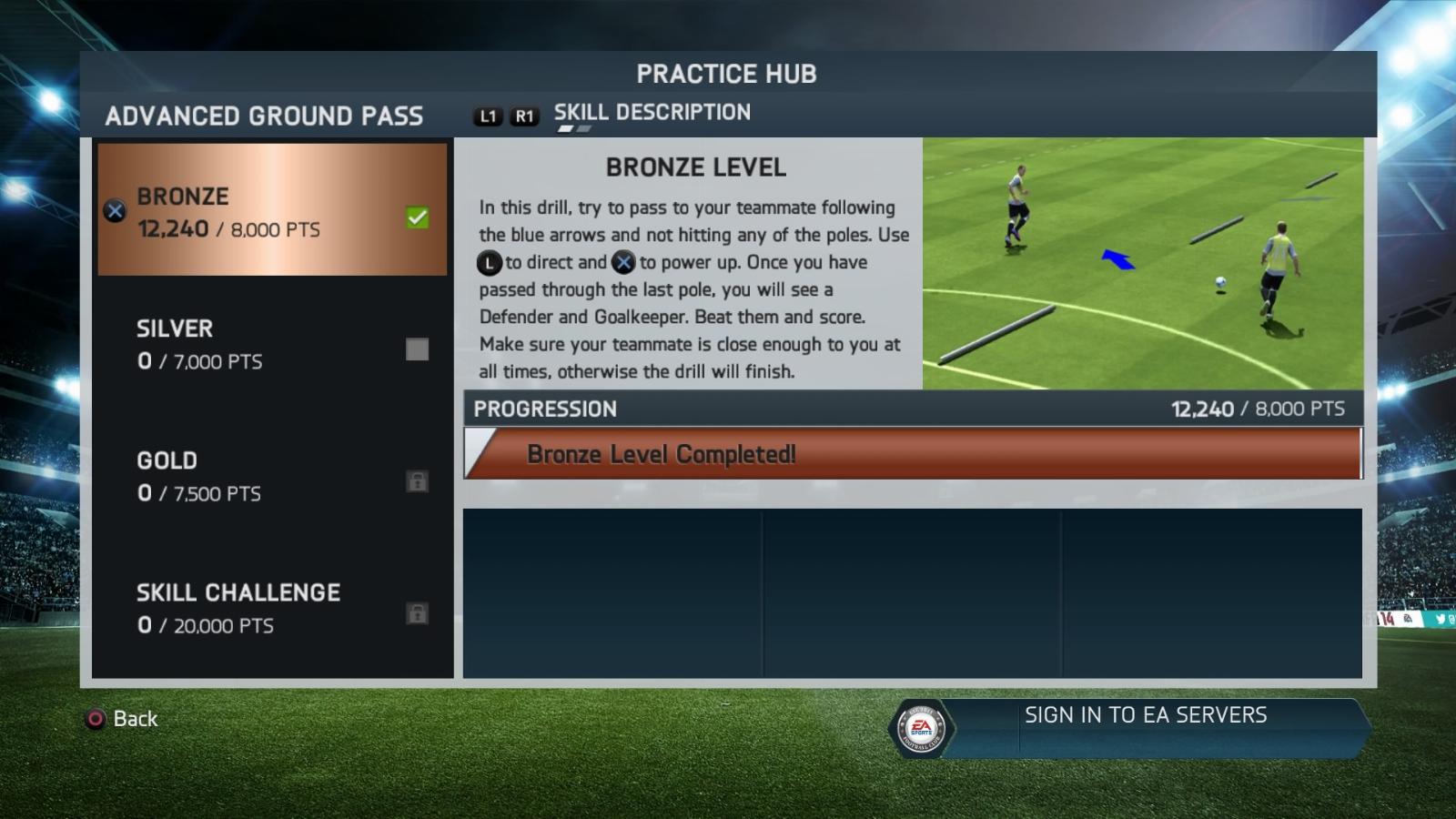Viewport: 1456px width, 819px height.
Task: Open the Skill Challenge entry
Action: pyautogui.click(x=272, y=608)
